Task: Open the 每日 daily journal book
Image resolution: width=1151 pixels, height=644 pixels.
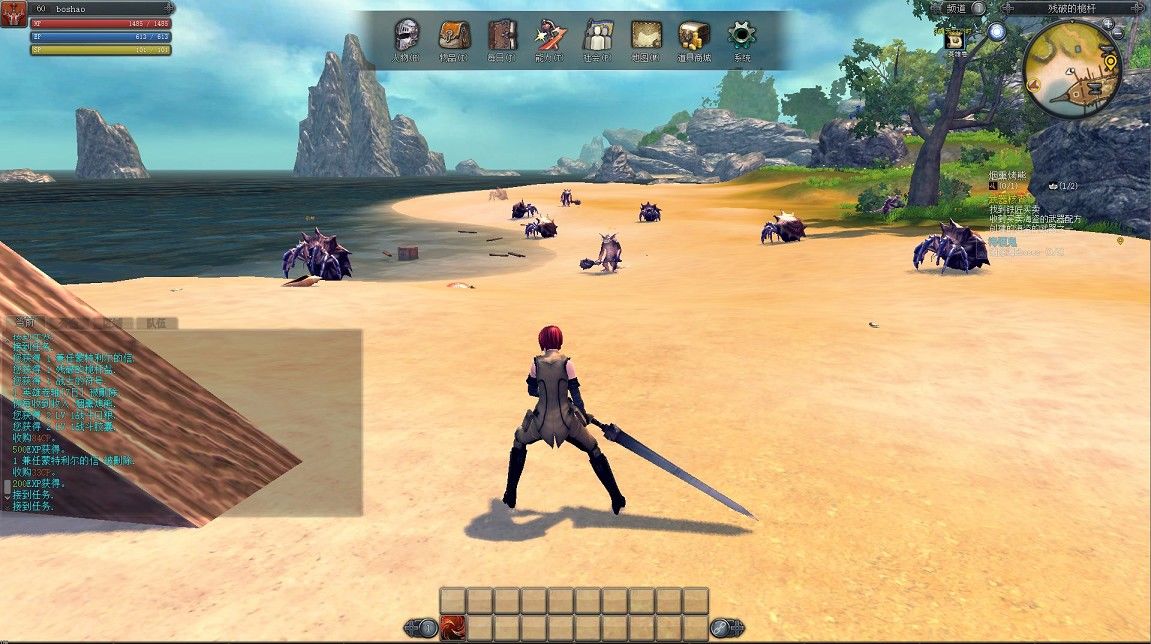Action: [502, 36]
